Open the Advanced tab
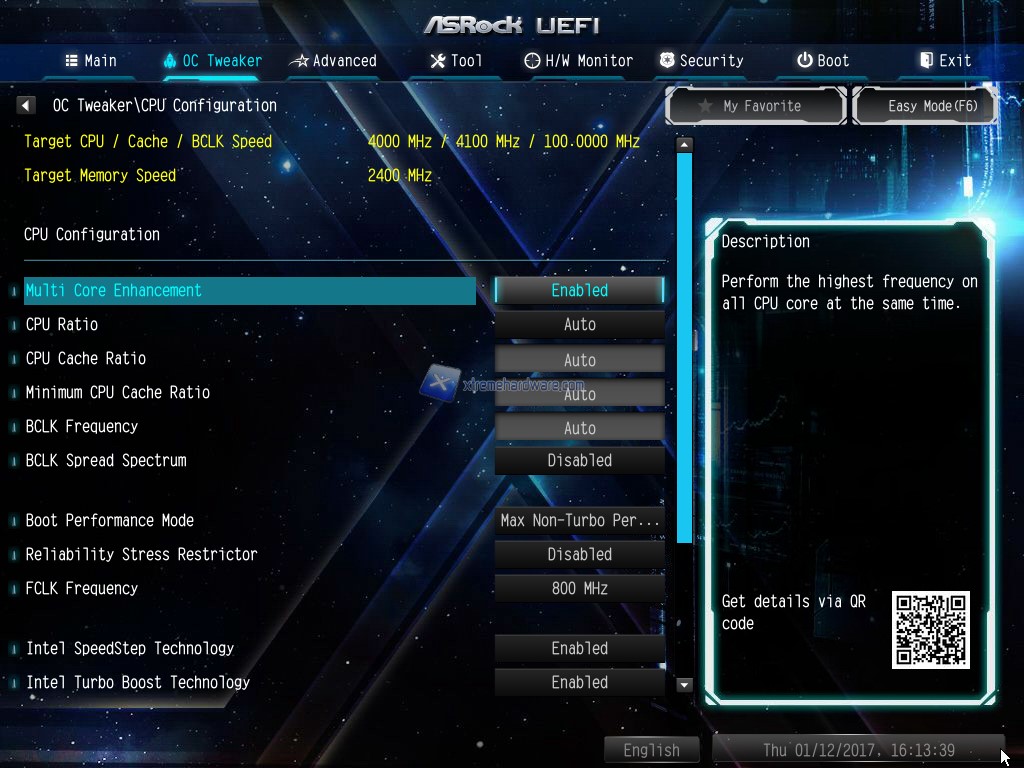This screenshot has height=768, width=1024. point(333,61)
